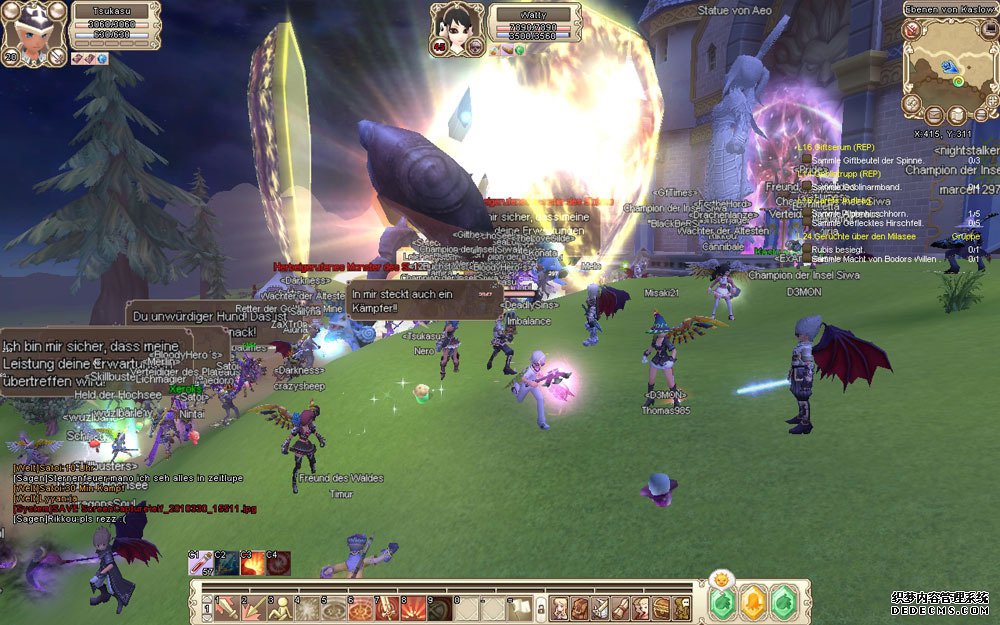Image resolution: width=1000 pixels, height=625 pixels.
Task: Activate the yellow figure skill in slot 3
Action: coord(279,607)
